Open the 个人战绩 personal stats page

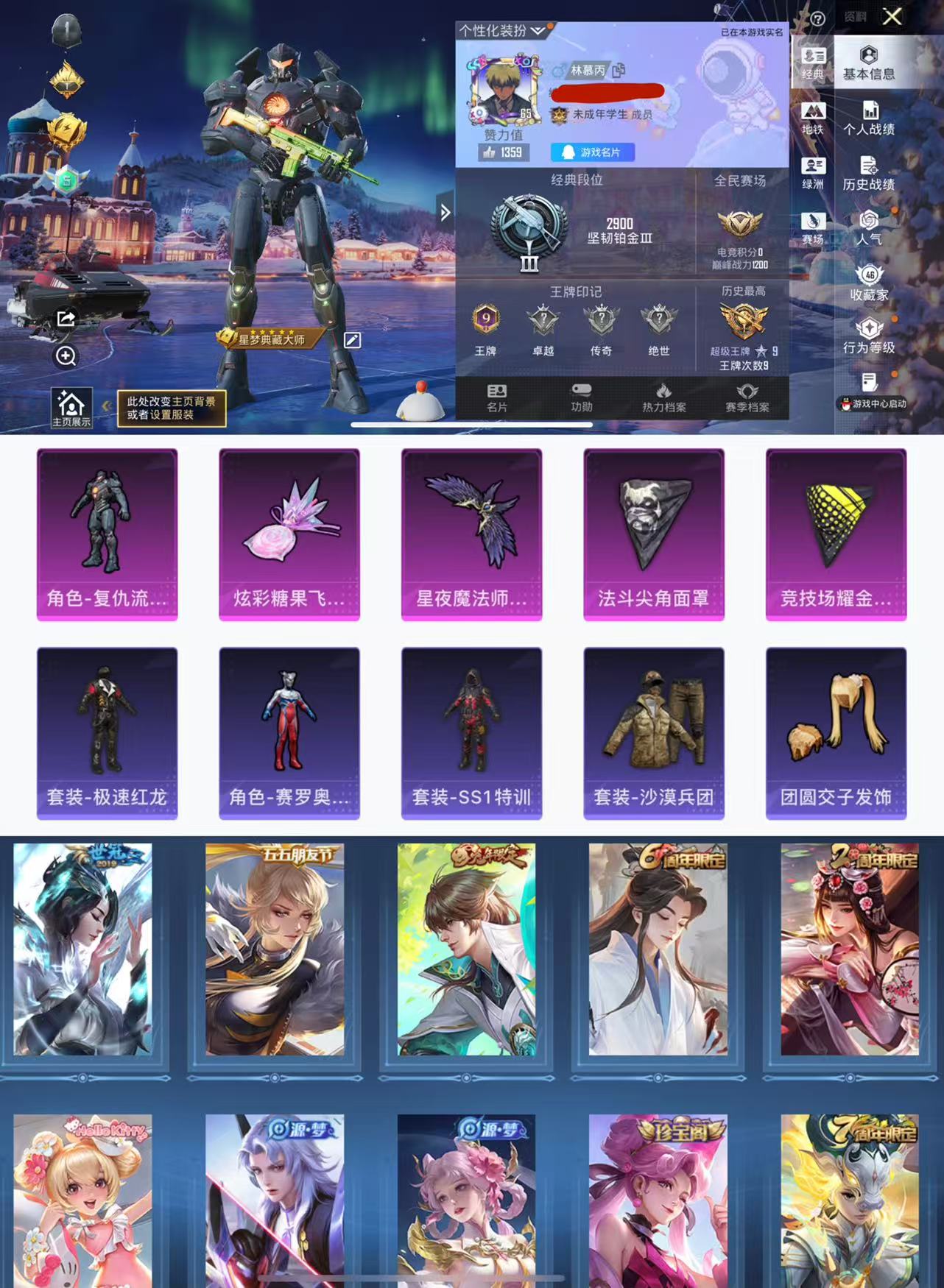(869, 118)
